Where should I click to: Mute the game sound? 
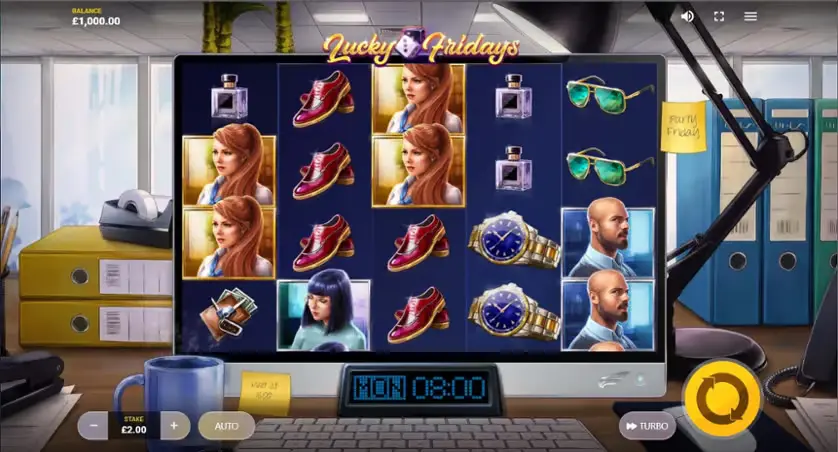pos(687,16)
